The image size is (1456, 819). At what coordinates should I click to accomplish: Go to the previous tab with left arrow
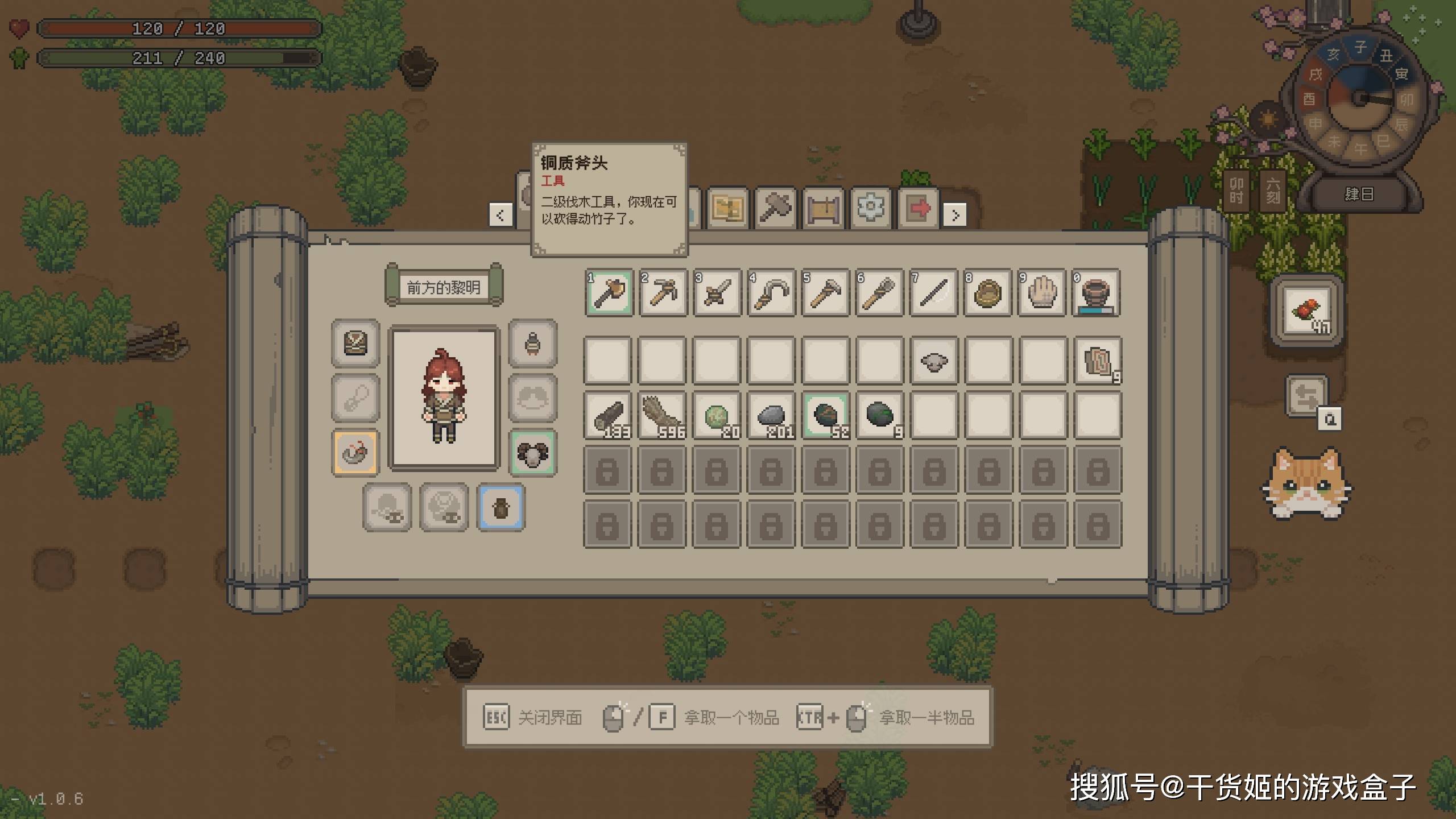(500, 216)
